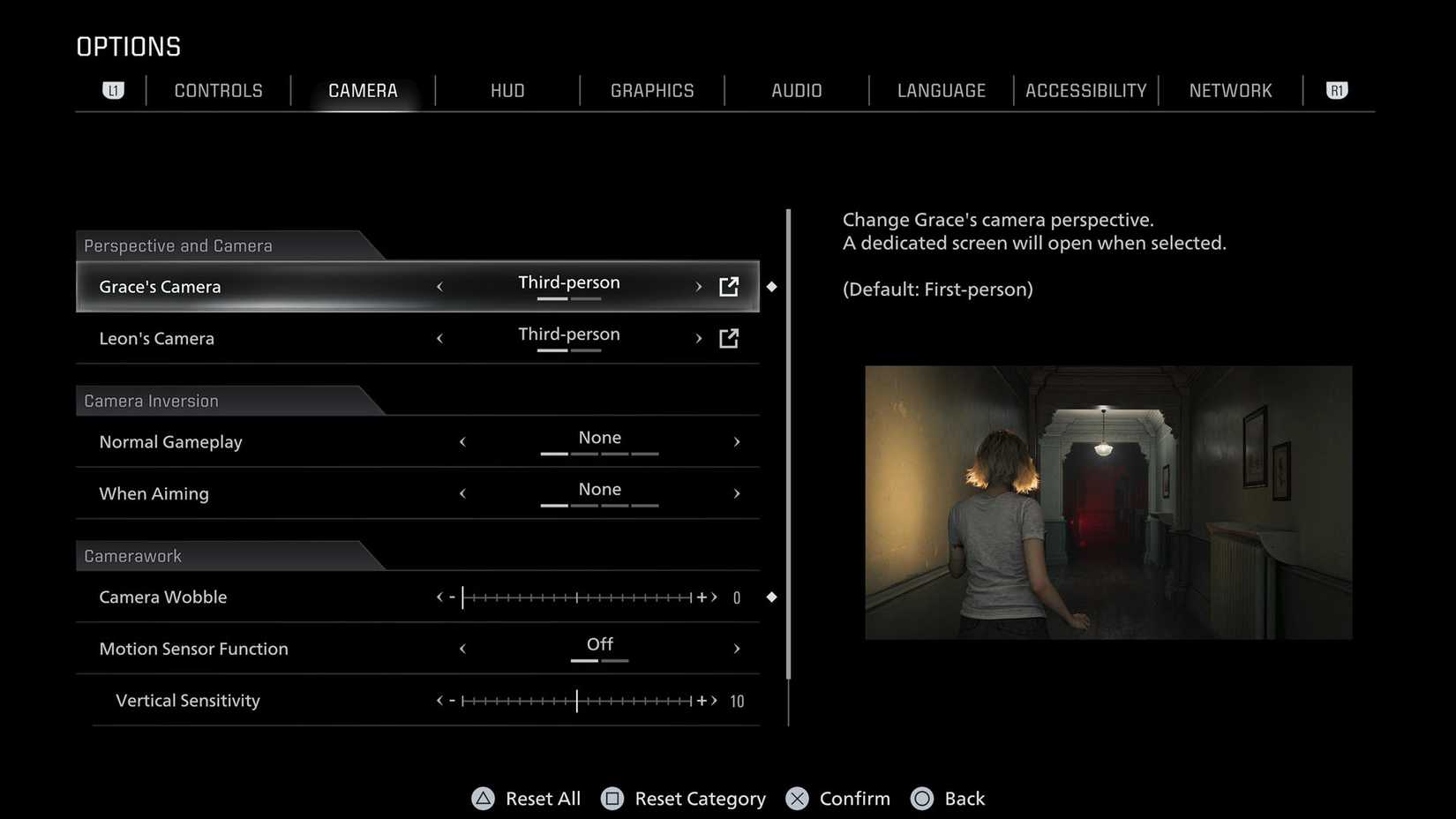Click left arrow on Leon's Camera setting

point(439,338)
